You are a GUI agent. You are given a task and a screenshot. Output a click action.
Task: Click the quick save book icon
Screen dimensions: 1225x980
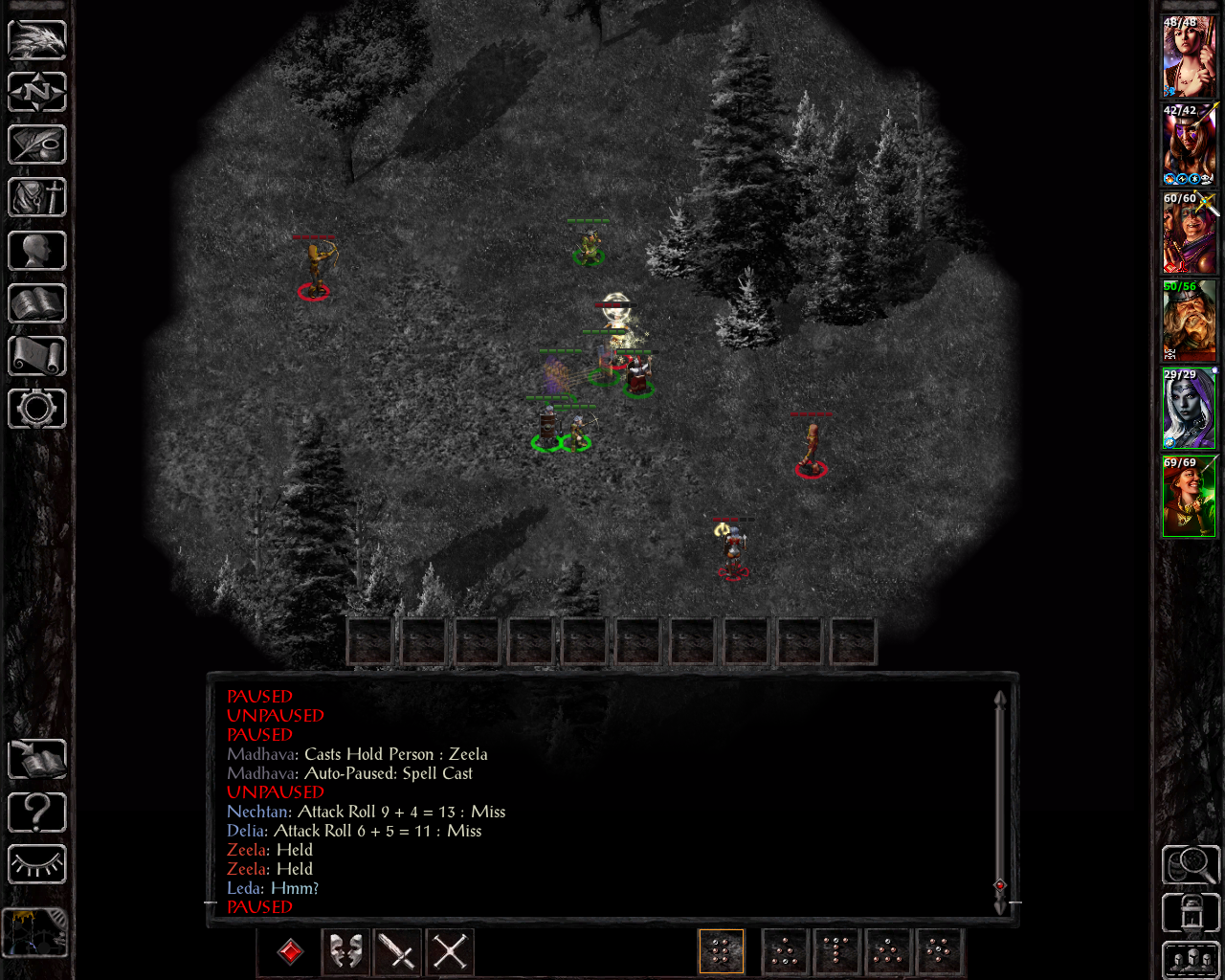pyautogui.click(x=37, y=760)
